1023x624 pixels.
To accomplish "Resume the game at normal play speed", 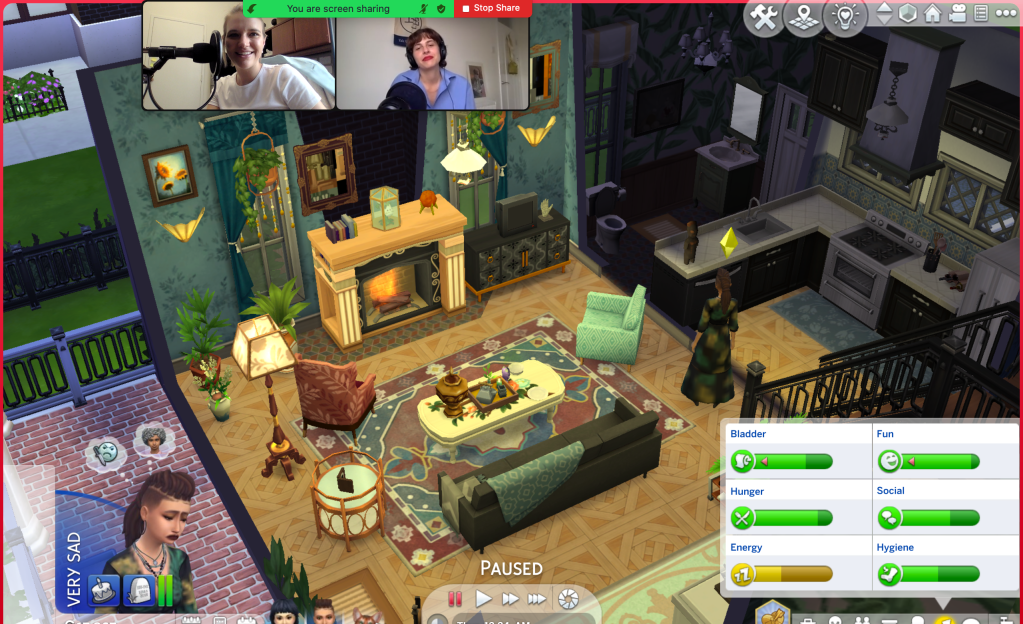I will pos(483,598).
